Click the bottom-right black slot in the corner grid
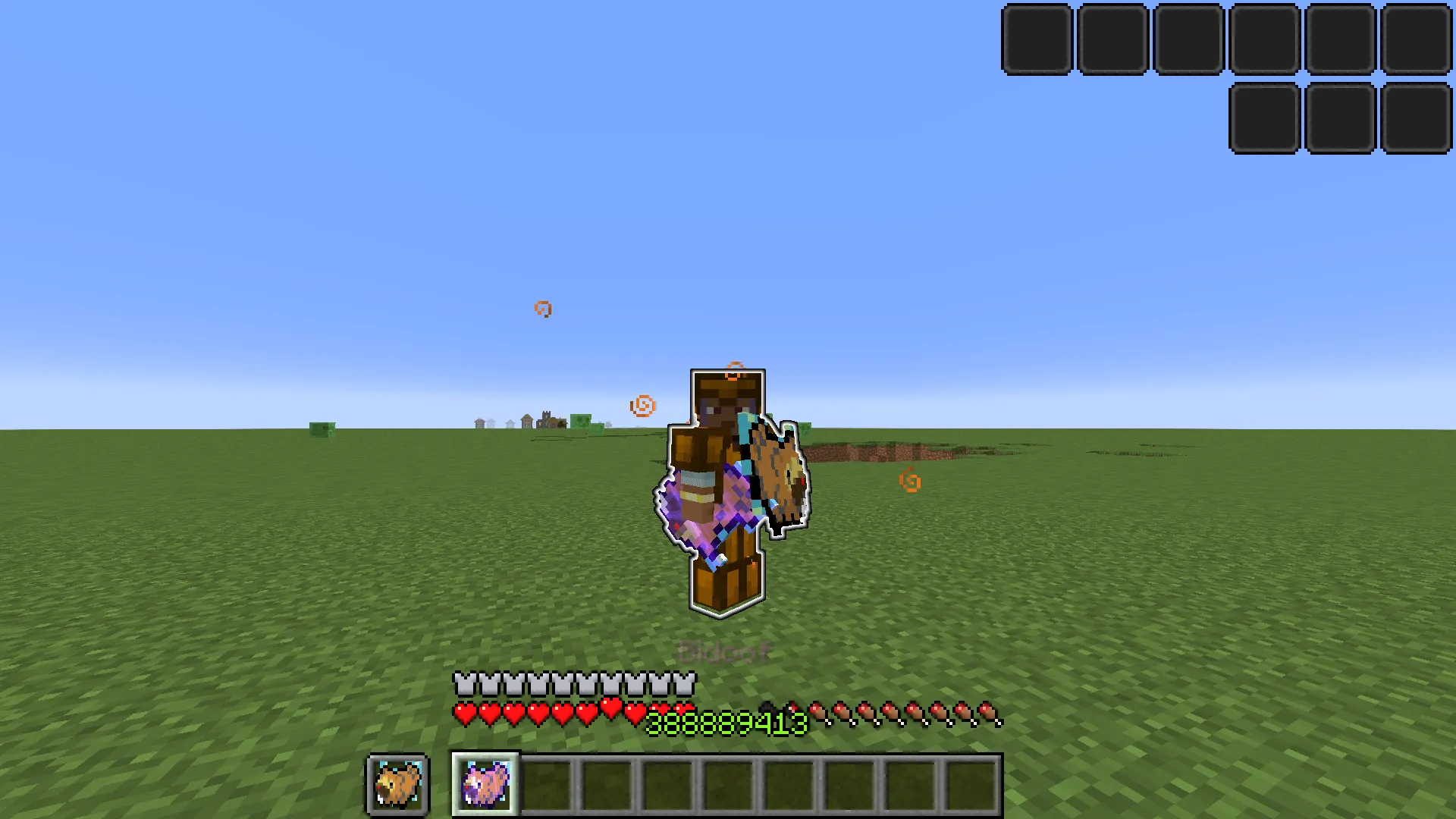The width and height of the screenshot is (1456, 819). (1415, 118)
